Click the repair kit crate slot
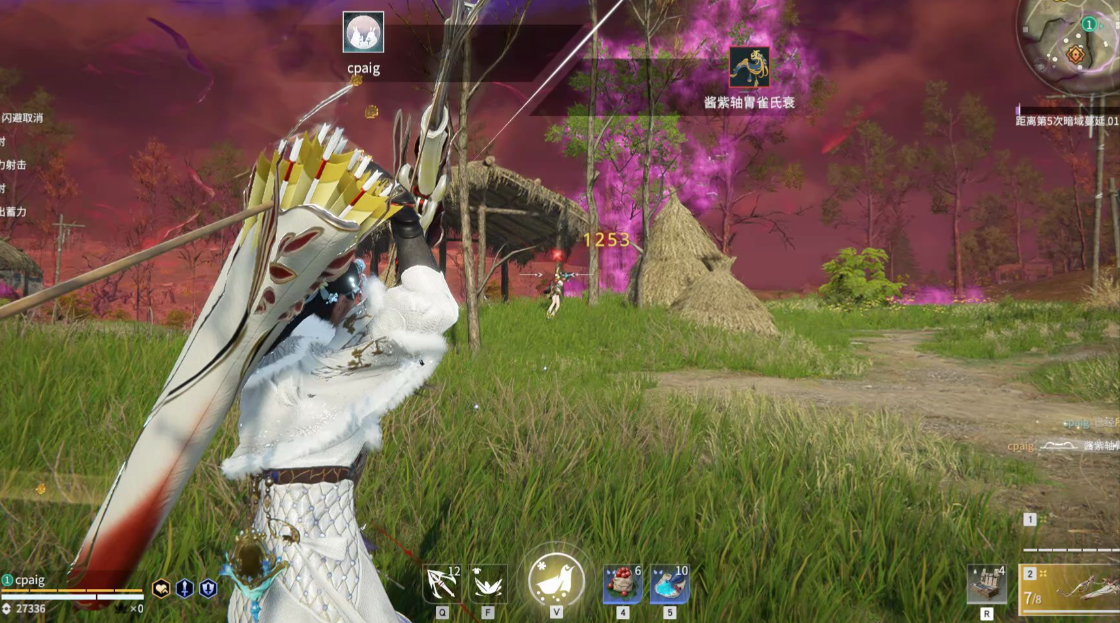 pyautogui.click(x=986, y=584)
